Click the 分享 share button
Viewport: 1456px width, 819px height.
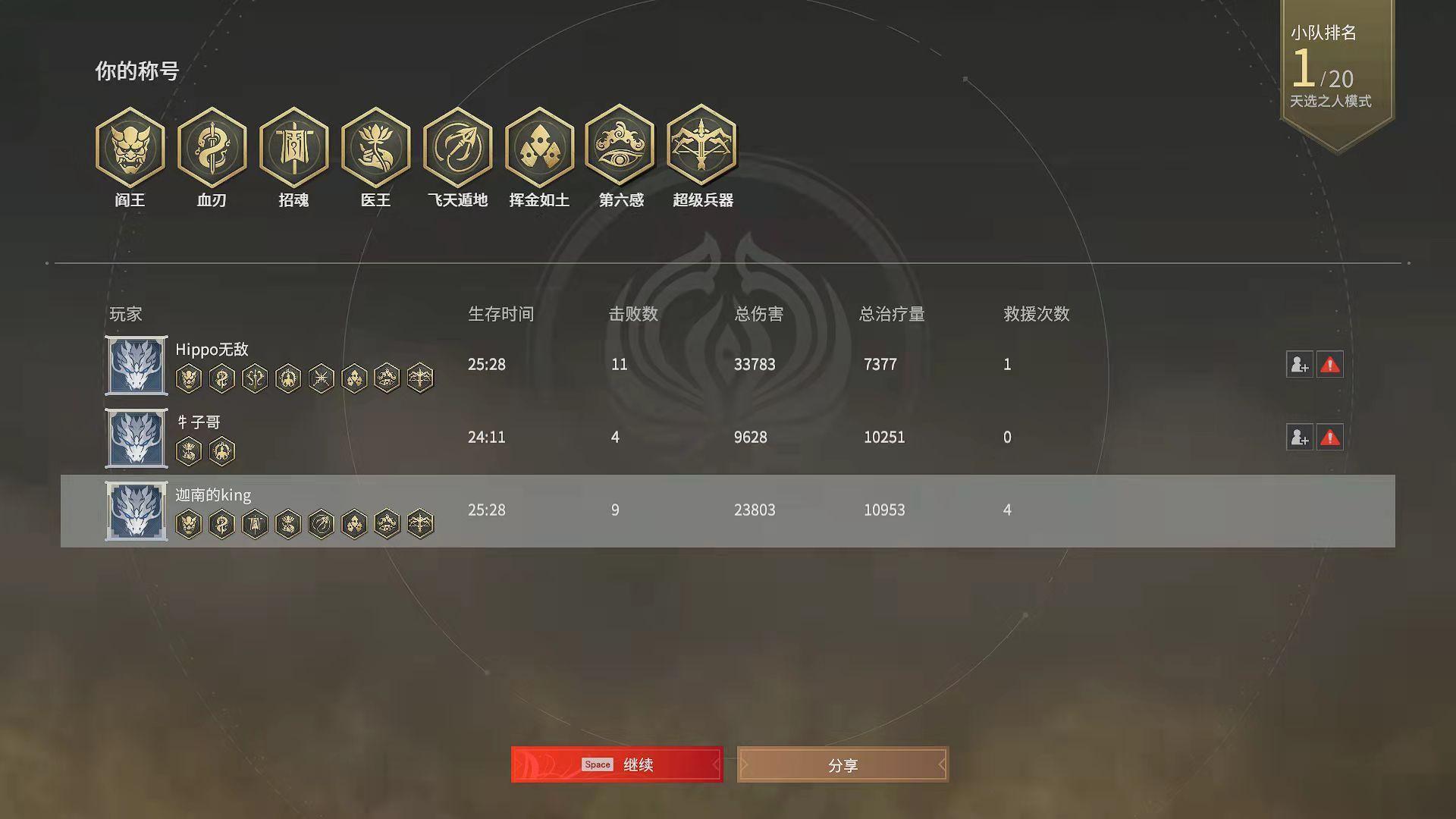click(842, 765)
